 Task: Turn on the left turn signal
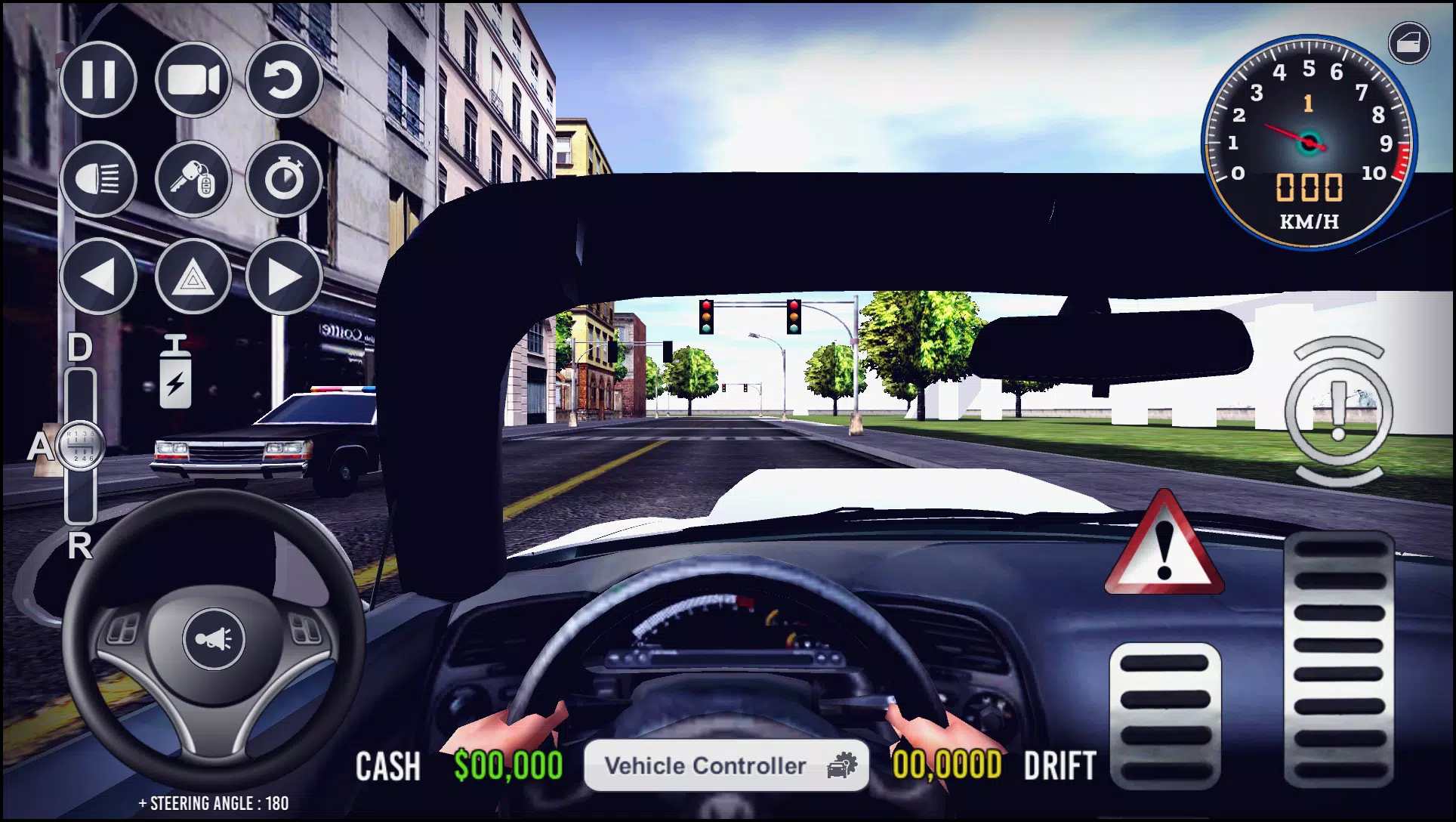pos(100,278)
